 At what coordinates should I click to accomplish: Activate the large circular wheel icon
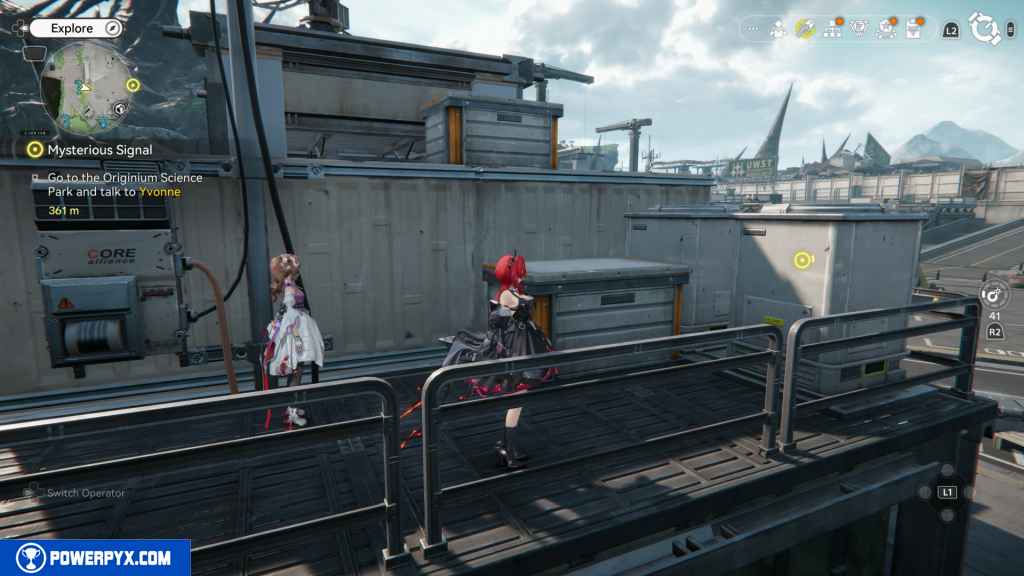pyautogui.click(x=985, y=29)
